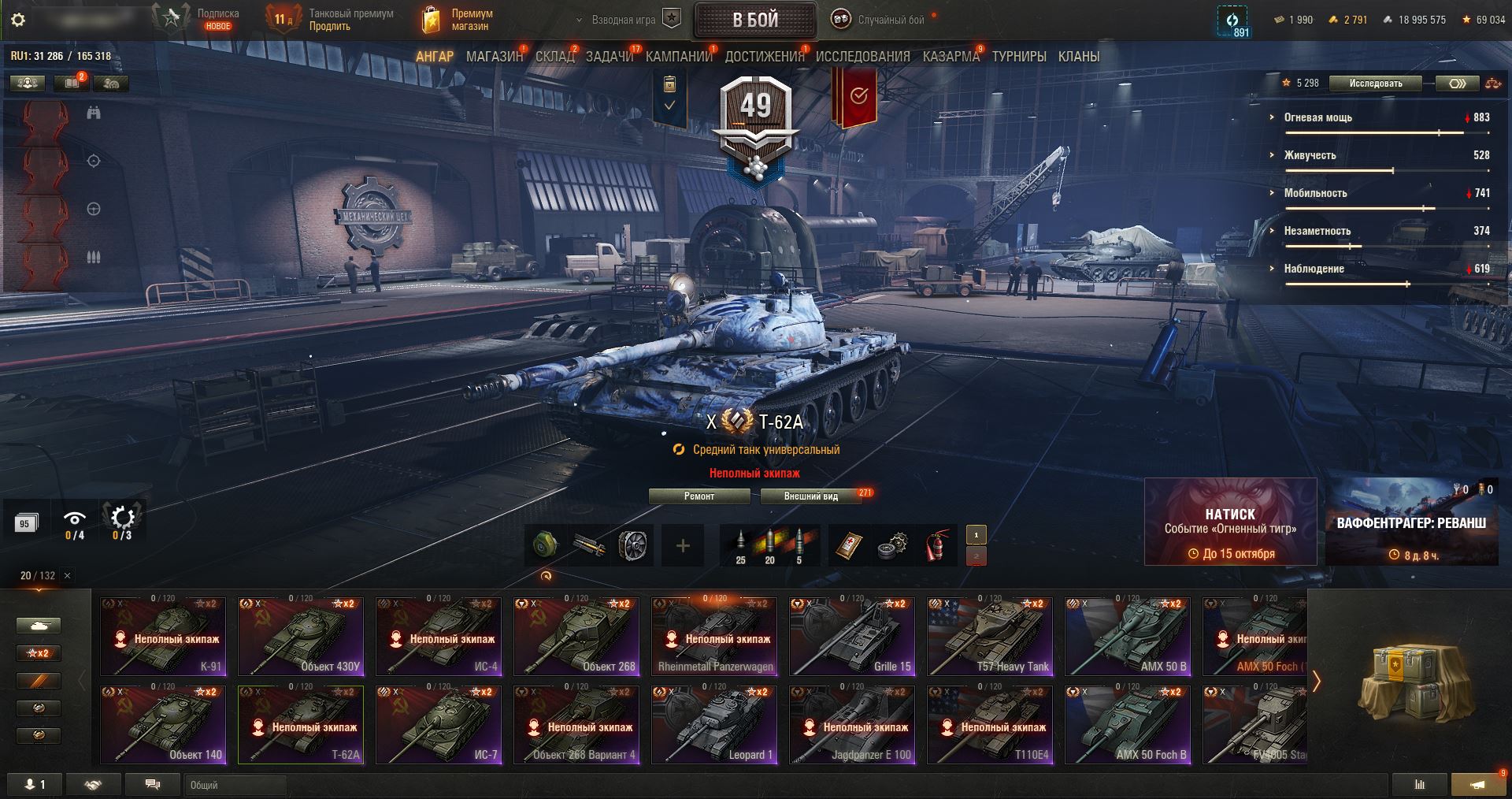Select the Объект 140 tank card

tap(163, 725)
